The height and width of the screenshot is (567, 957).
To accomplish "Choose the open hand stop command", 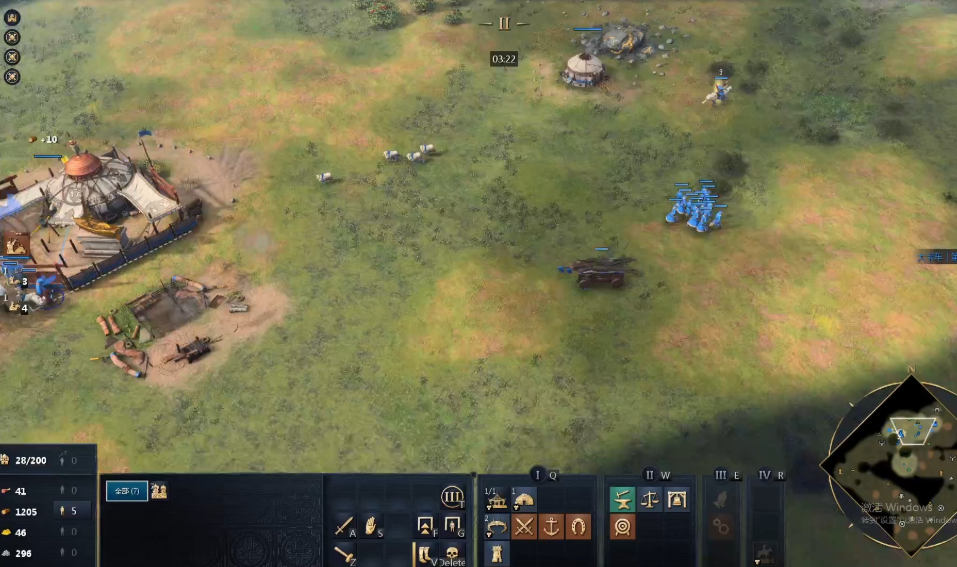I will pos(371,526).
